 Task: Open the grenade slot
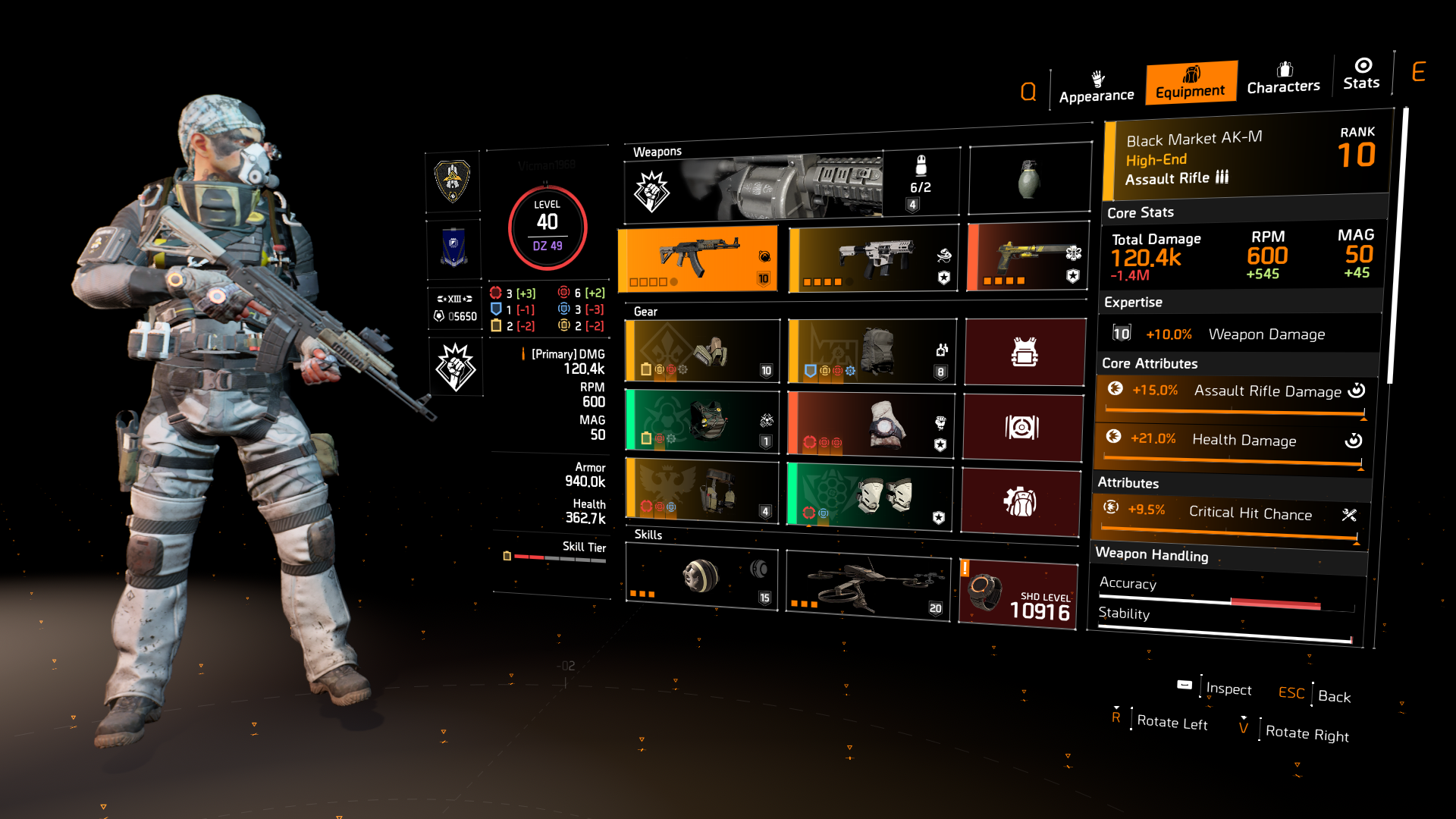[1028, 177]
